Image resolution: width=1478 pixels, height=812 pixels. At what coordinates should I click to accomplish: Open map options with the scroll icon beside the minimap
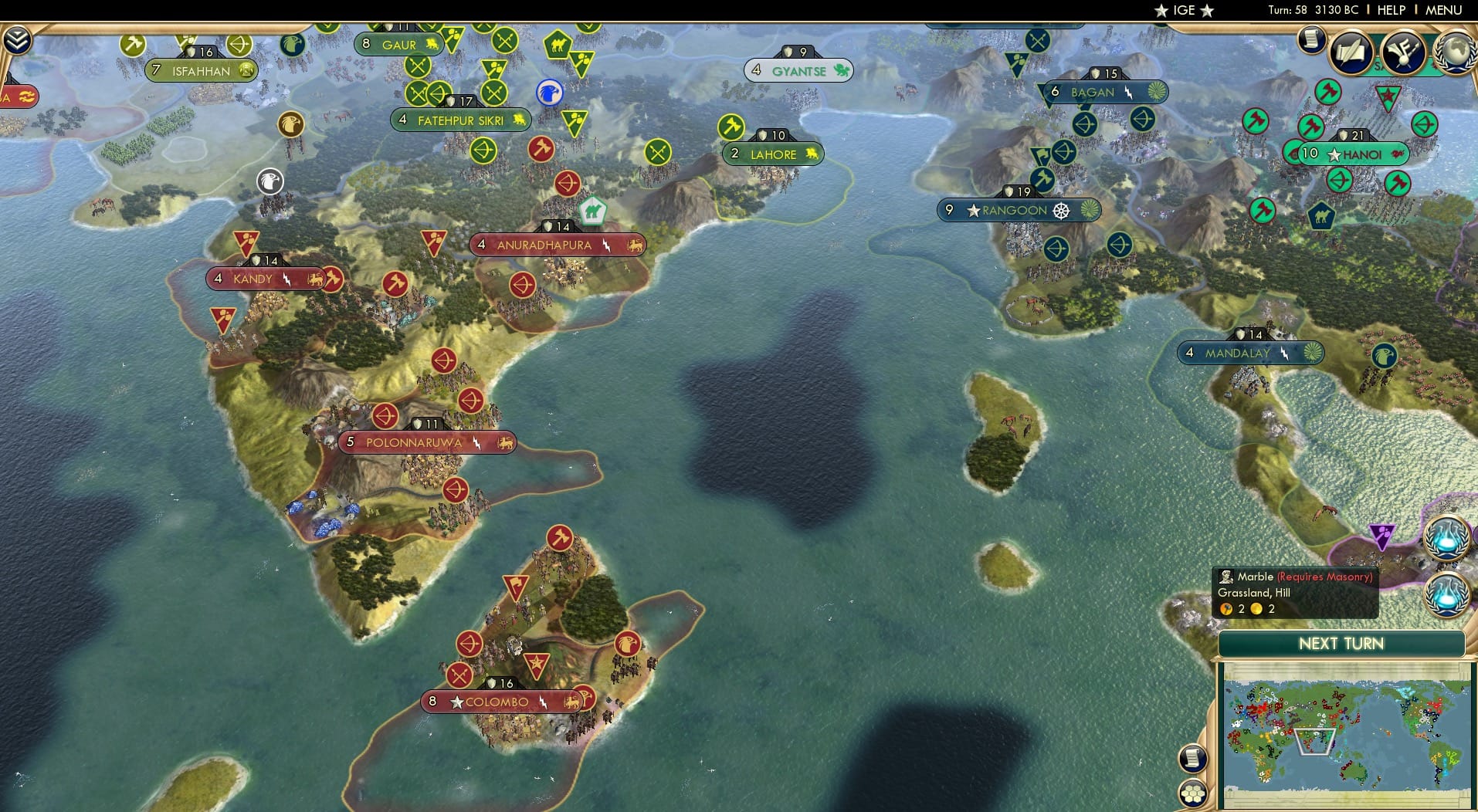click(x=1193, y=759)
